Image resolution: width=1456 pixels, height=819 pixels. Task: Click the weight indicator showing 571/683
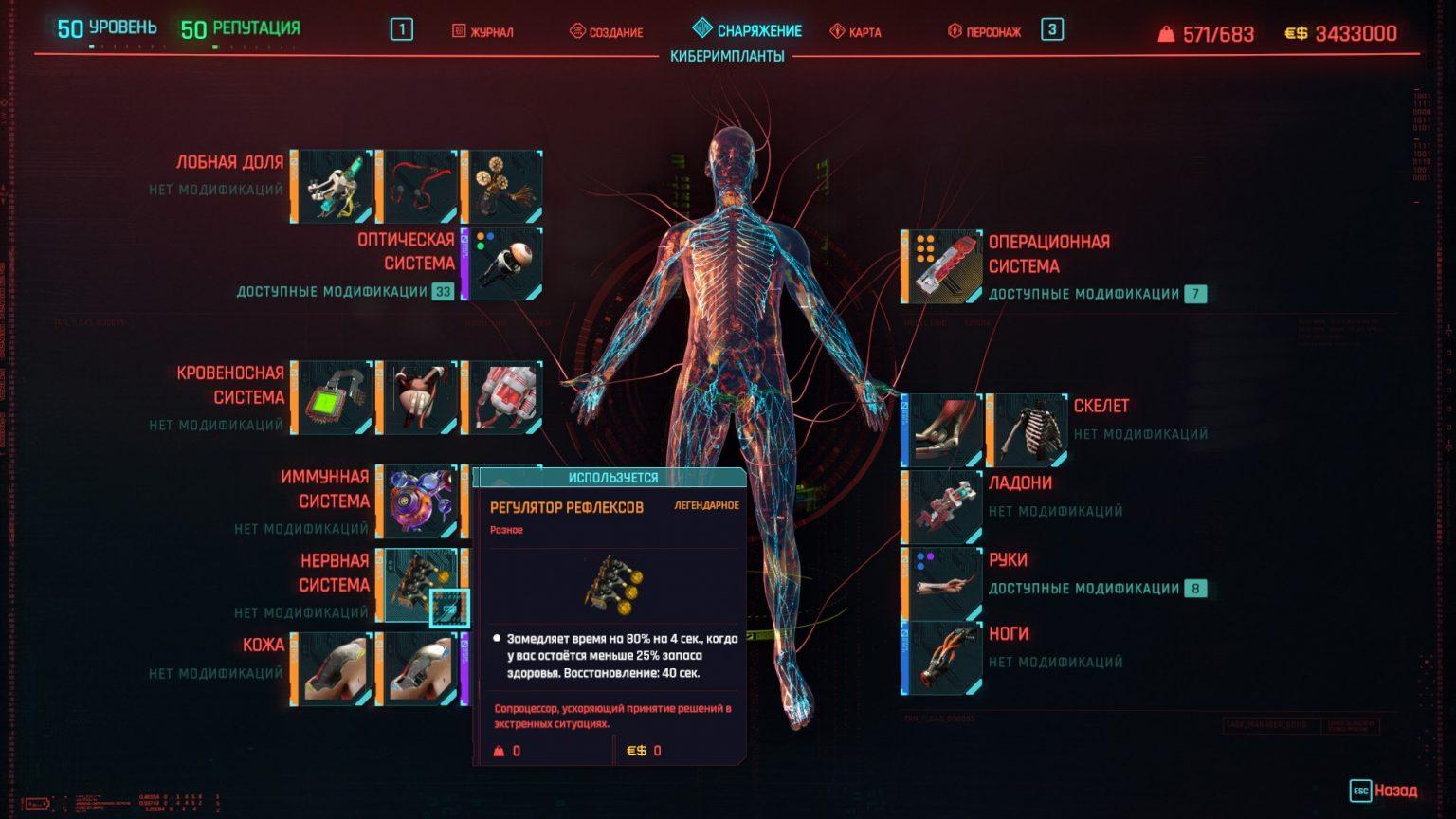point(1210,31)
